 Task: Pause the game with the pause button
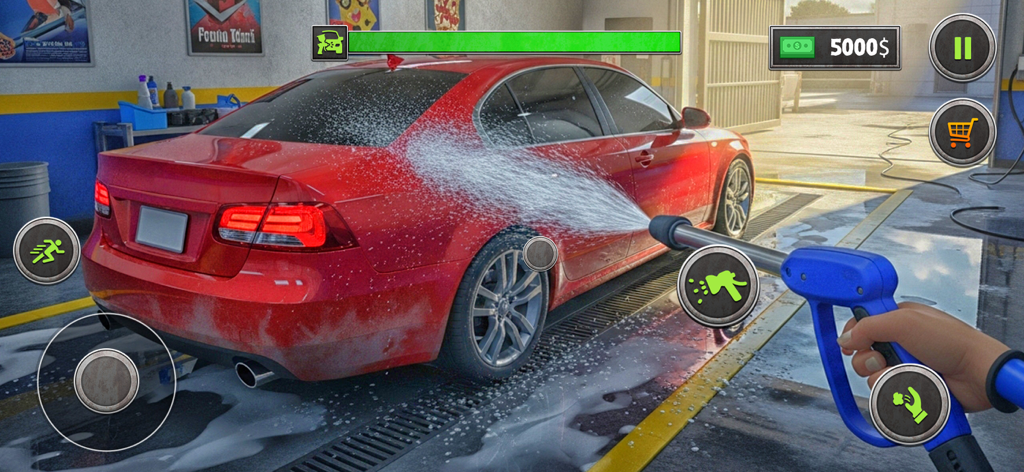point(961,47)
